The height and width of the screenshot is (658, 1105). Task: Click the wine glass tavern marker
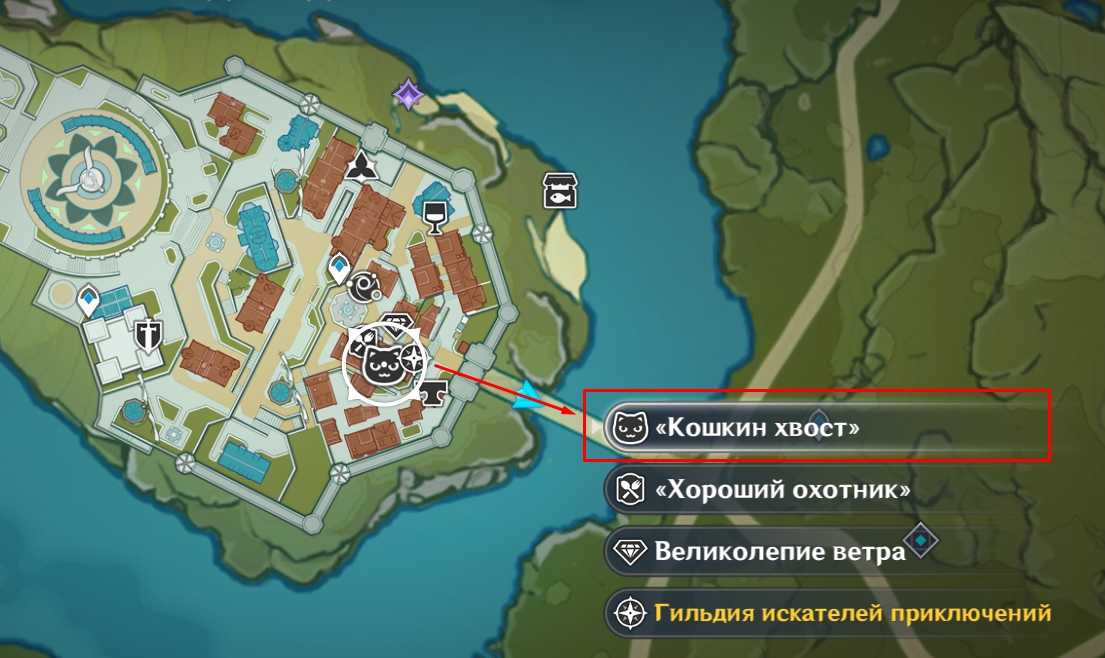coord(434,213)
